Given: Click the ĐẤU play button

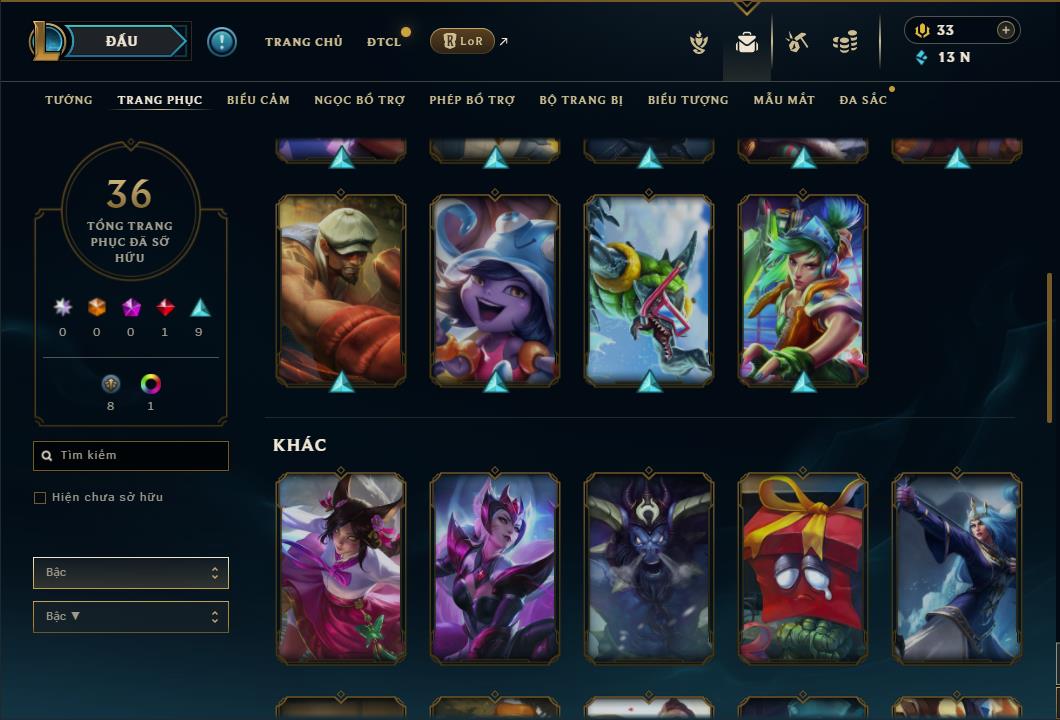Looking at the screenshot, I should [x=122, y=41].
